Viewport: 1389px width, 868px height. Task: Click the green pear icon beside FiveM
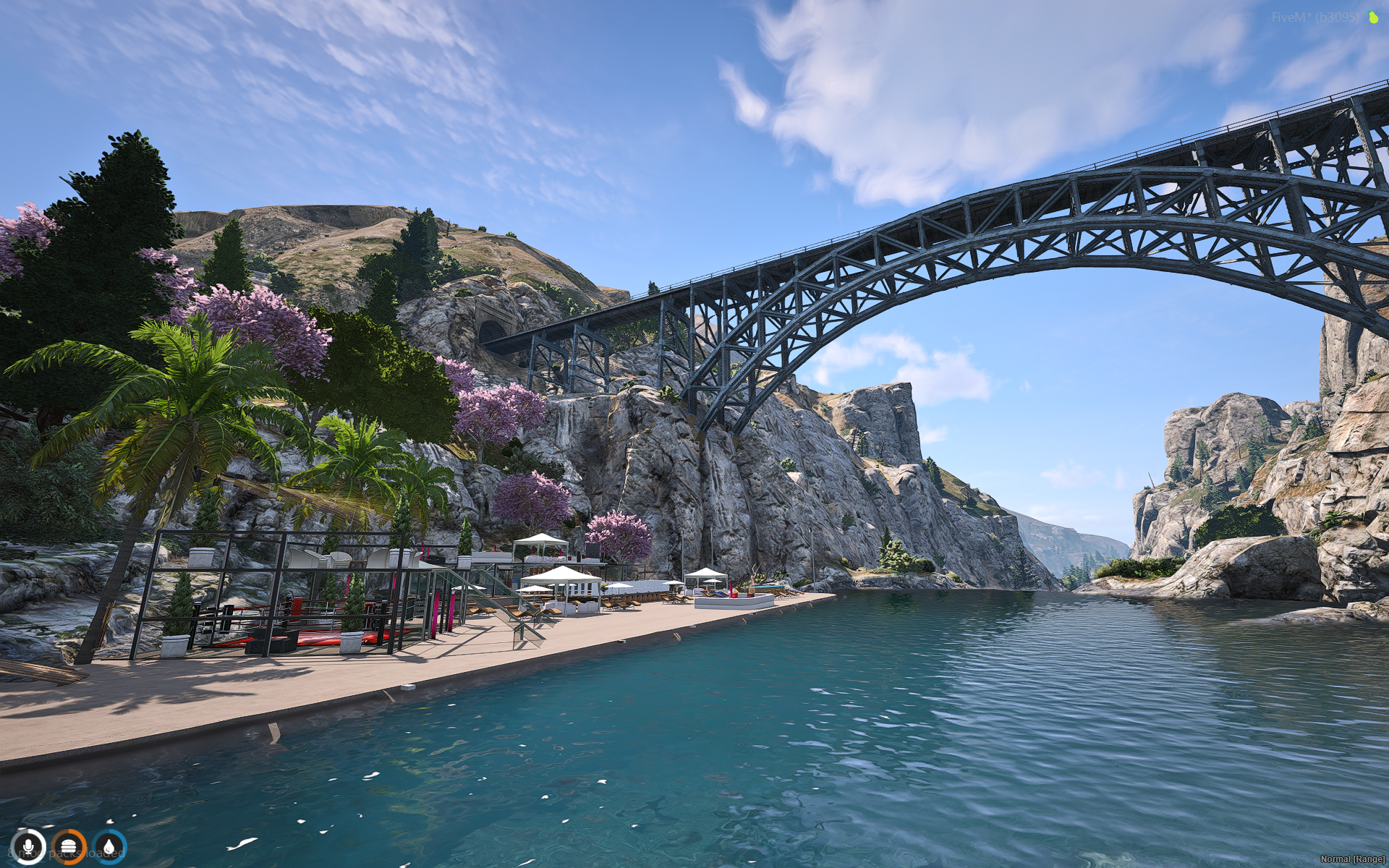pyautogui.click(x=1373, y=17)
